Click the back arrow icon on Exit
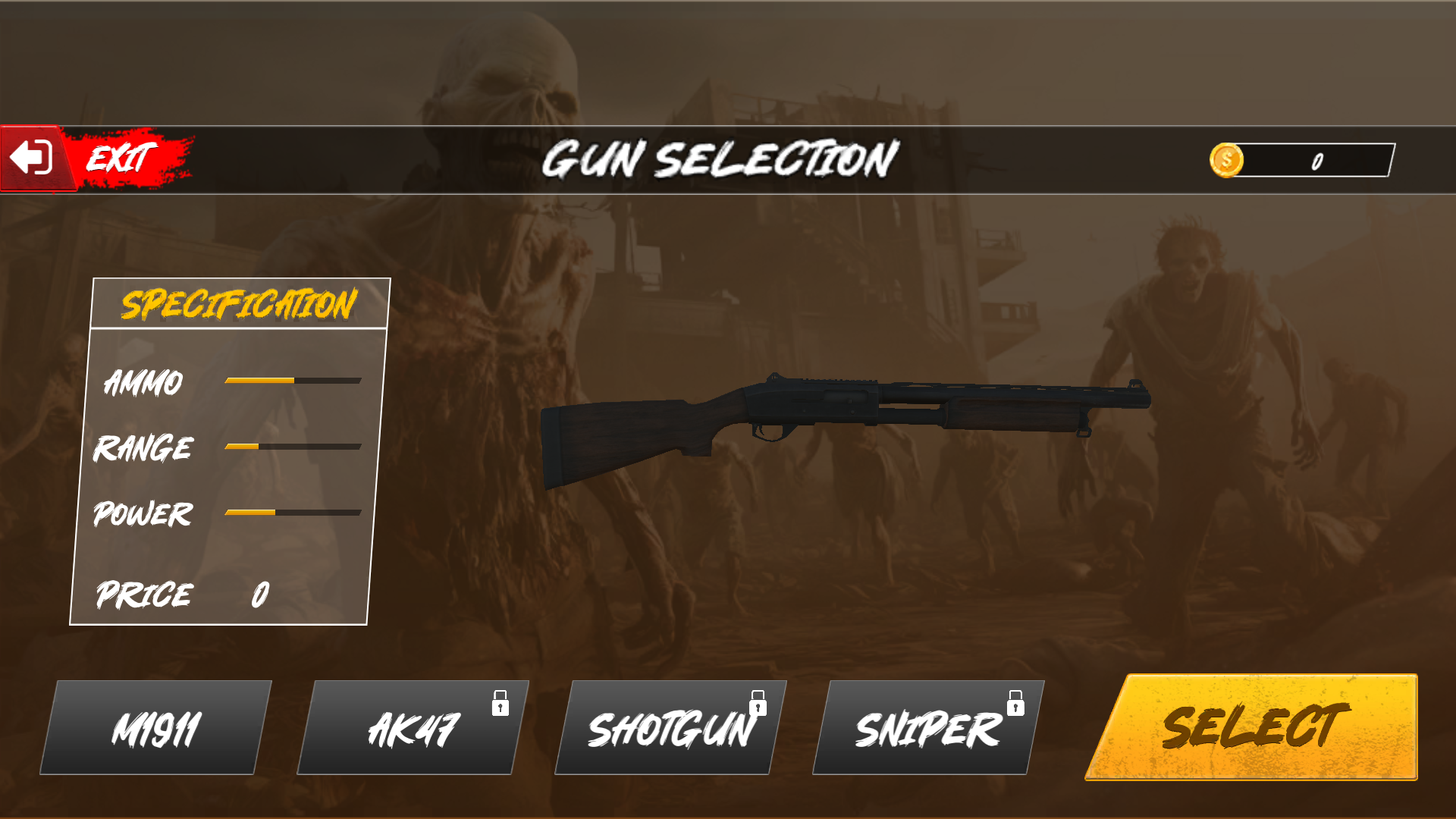 pyautogui.click(x=29, y=159)
